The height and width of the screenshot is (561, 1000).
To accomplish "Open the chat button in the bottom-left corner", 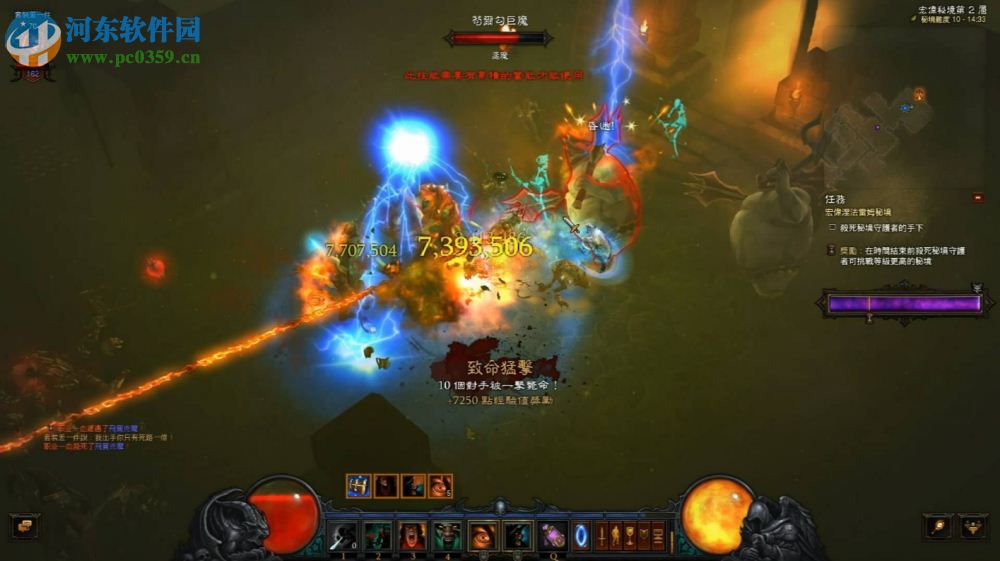I will pyautogui.click(x=23, y=525).
